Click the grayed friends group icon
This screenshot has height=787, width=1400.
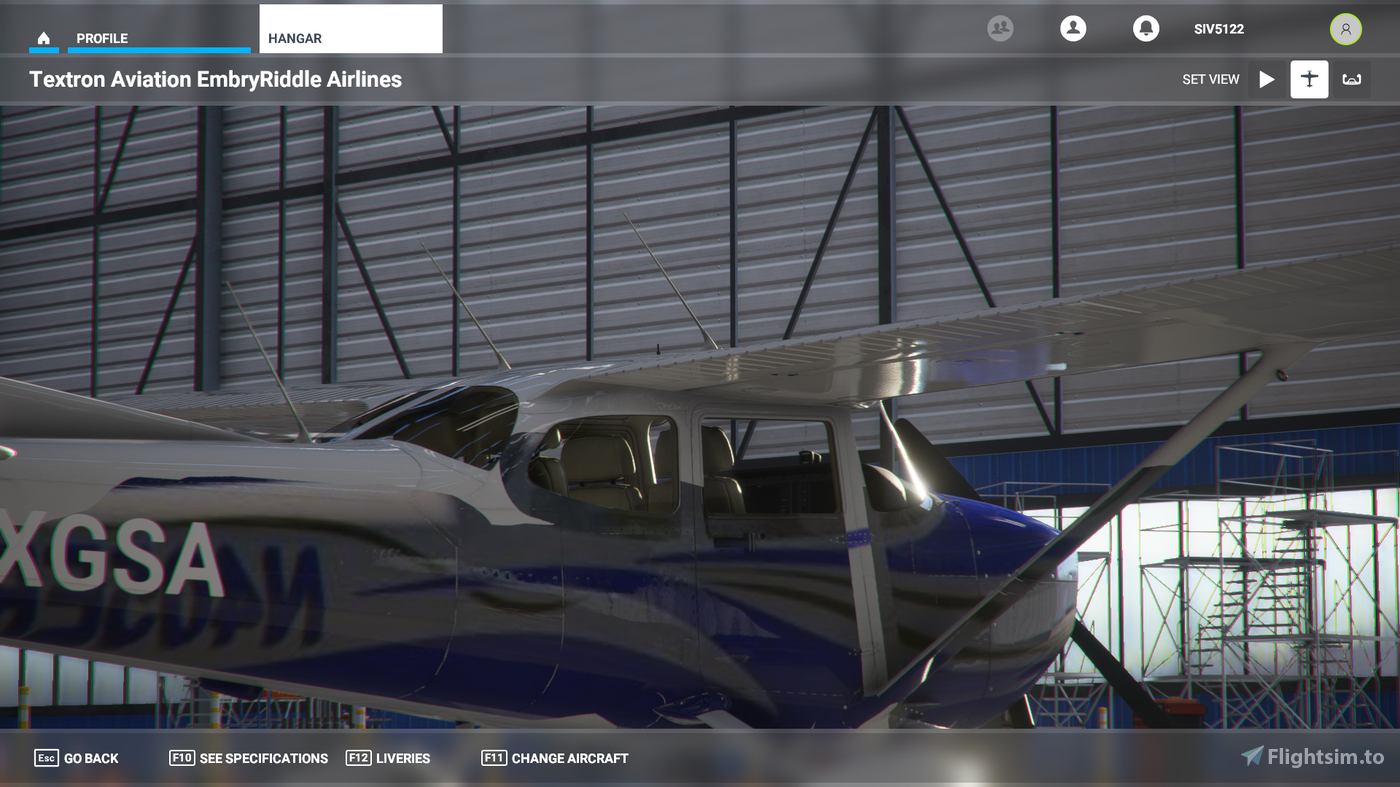point(998,28)
